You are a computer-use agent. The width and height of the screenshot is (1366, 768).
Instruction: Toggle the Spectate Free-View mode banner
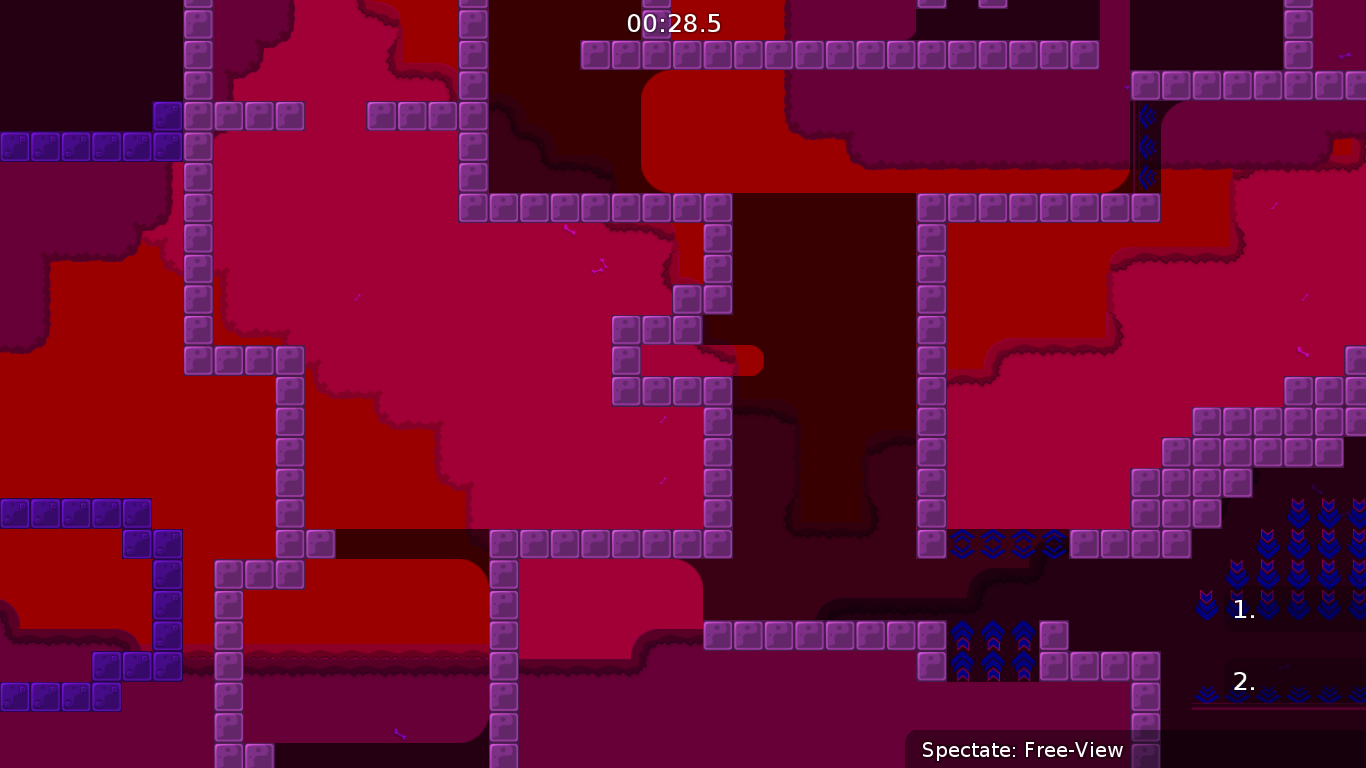[1022, 749]
